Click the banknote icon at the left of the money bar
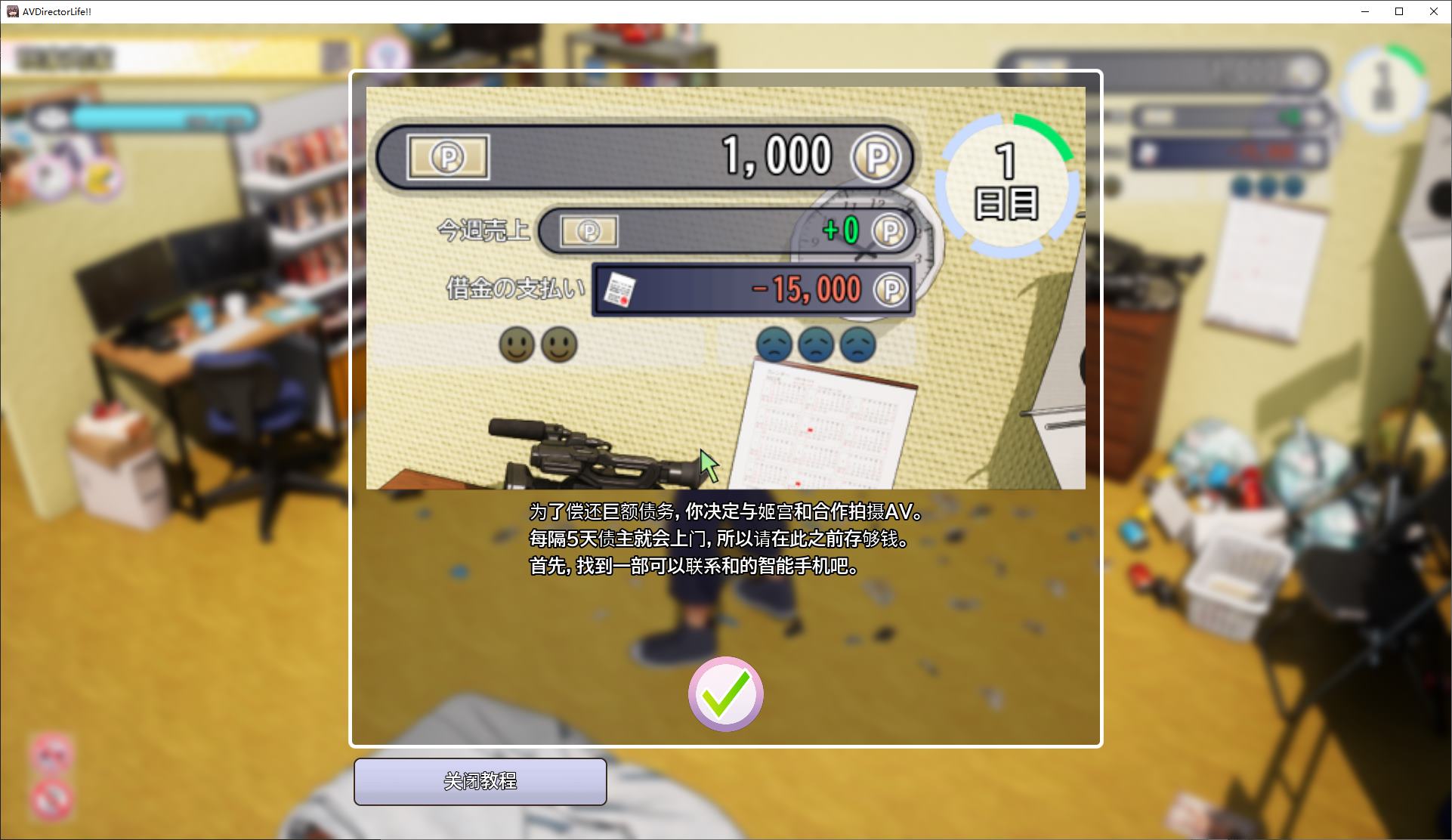The width and height of the screenshot is (1452, 840). [x=449, y=156]
